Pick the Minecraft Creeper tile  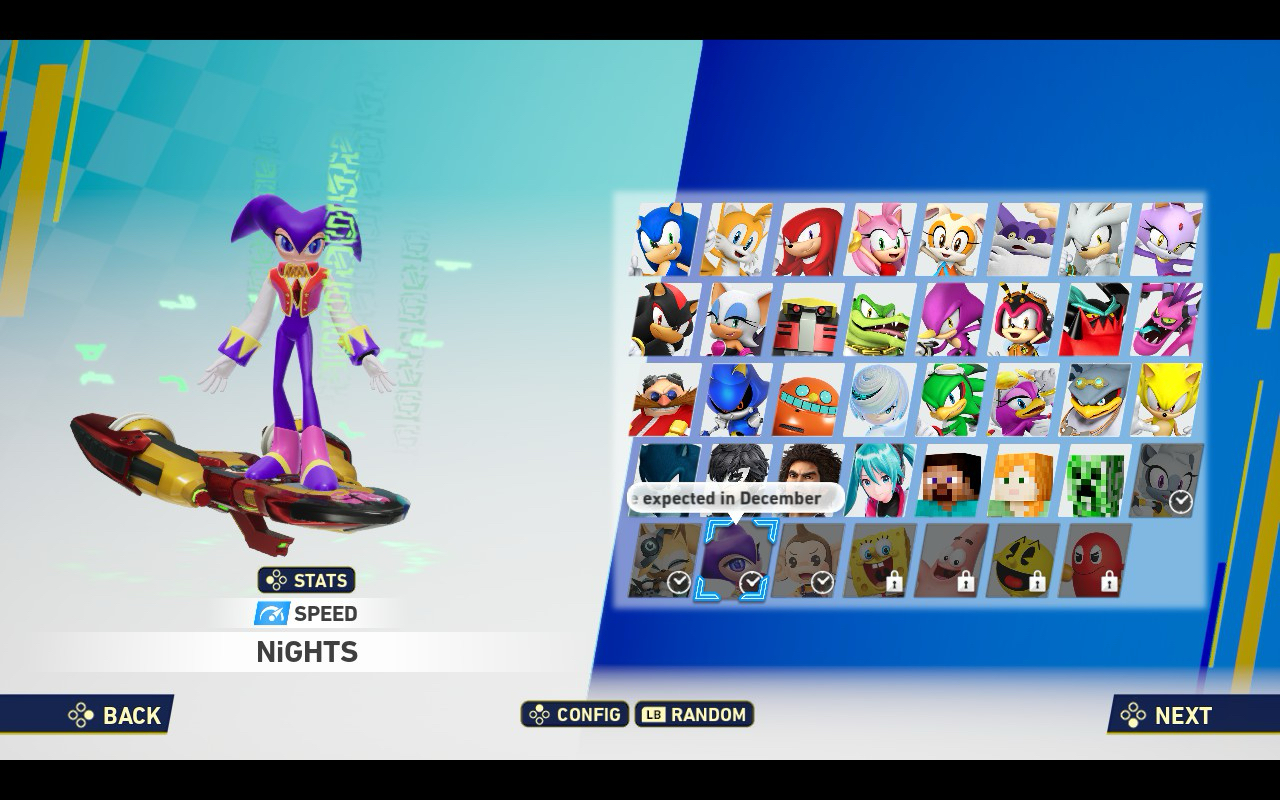point(1096,480)
